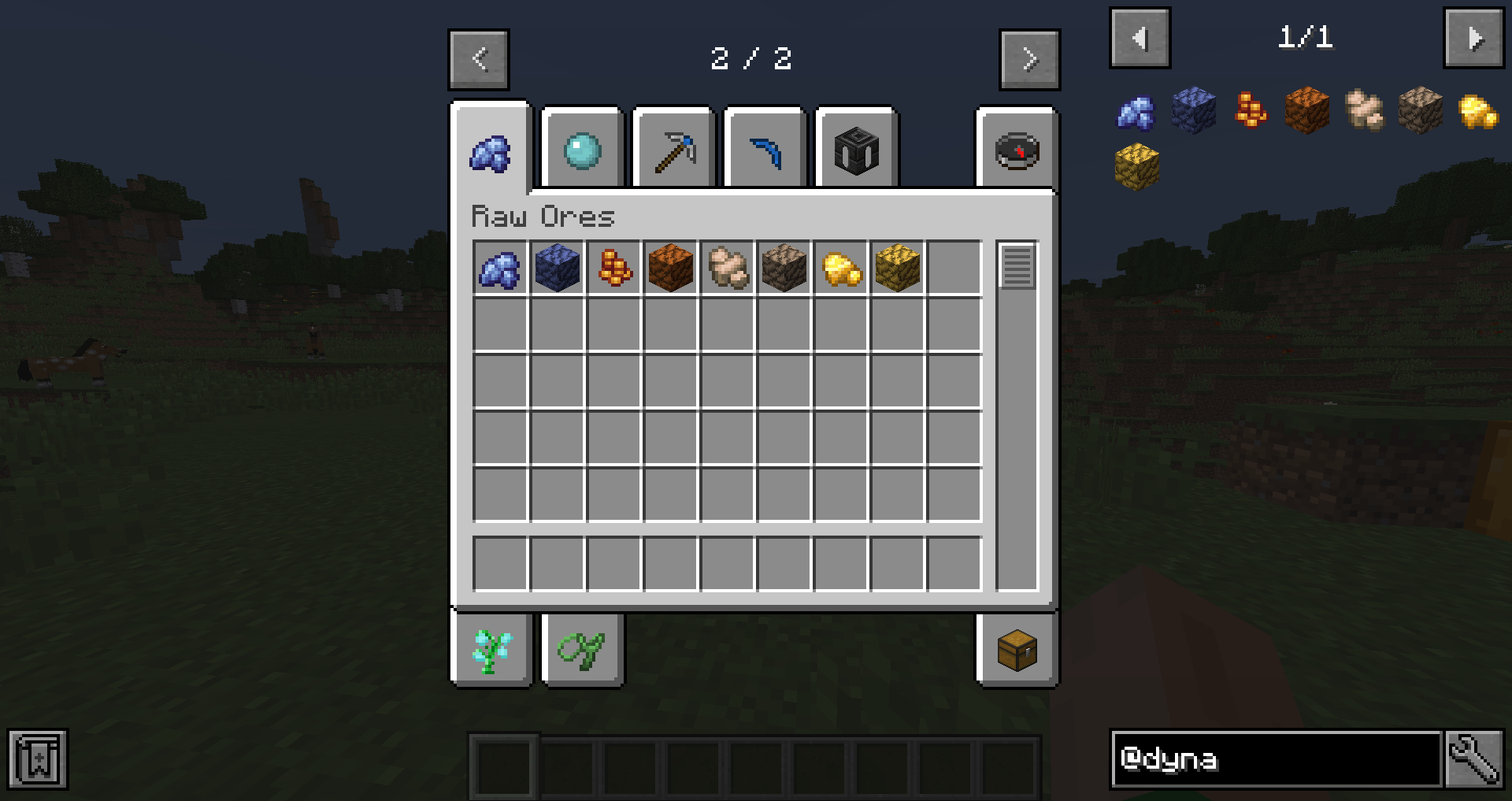Toggle the bookmark list panel bottom left
The height and width of the screenshot is (801, 1512).
click(37, 759)
